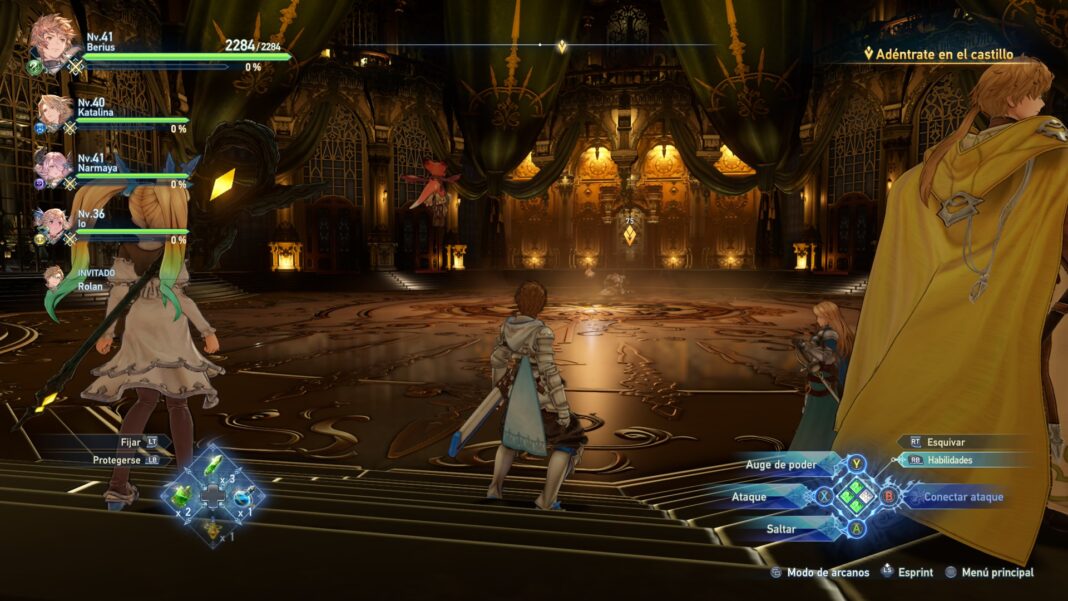Select Berius's party portrait
This screenshot has width=1068, height=601.
[x=52, y=40]
